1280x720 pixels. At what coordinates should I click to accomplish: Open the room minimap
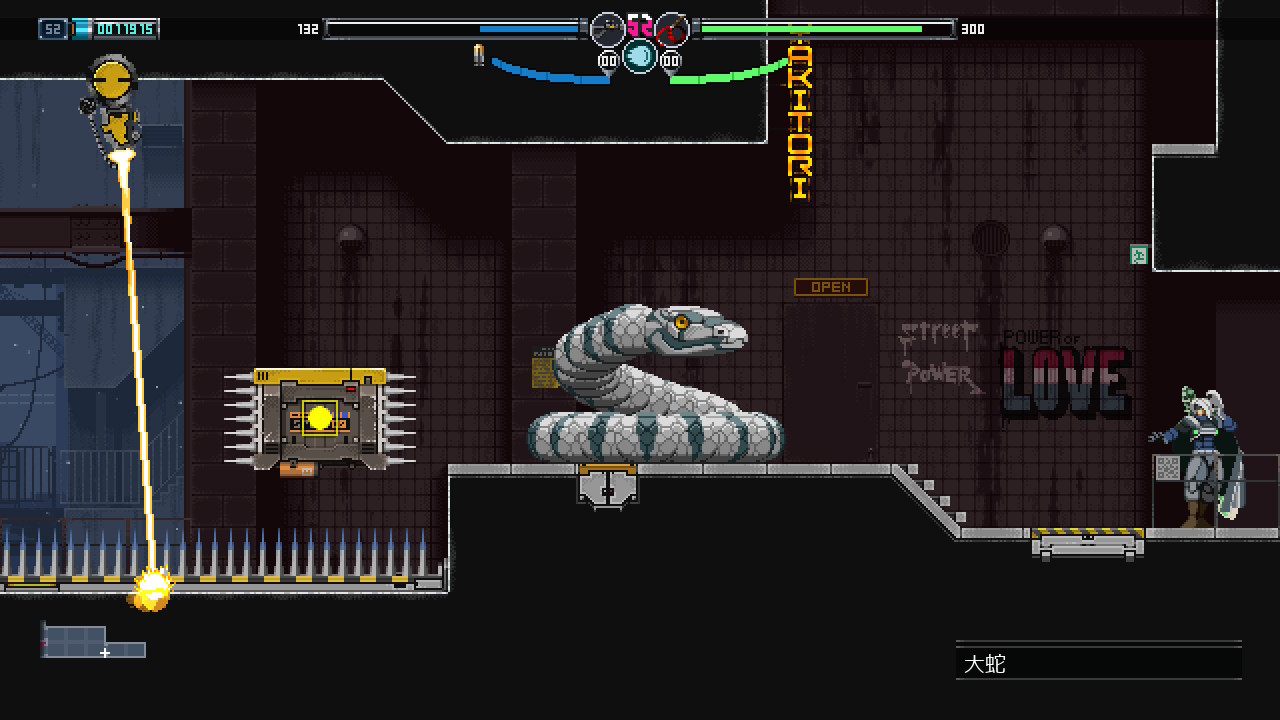point(92,640)
